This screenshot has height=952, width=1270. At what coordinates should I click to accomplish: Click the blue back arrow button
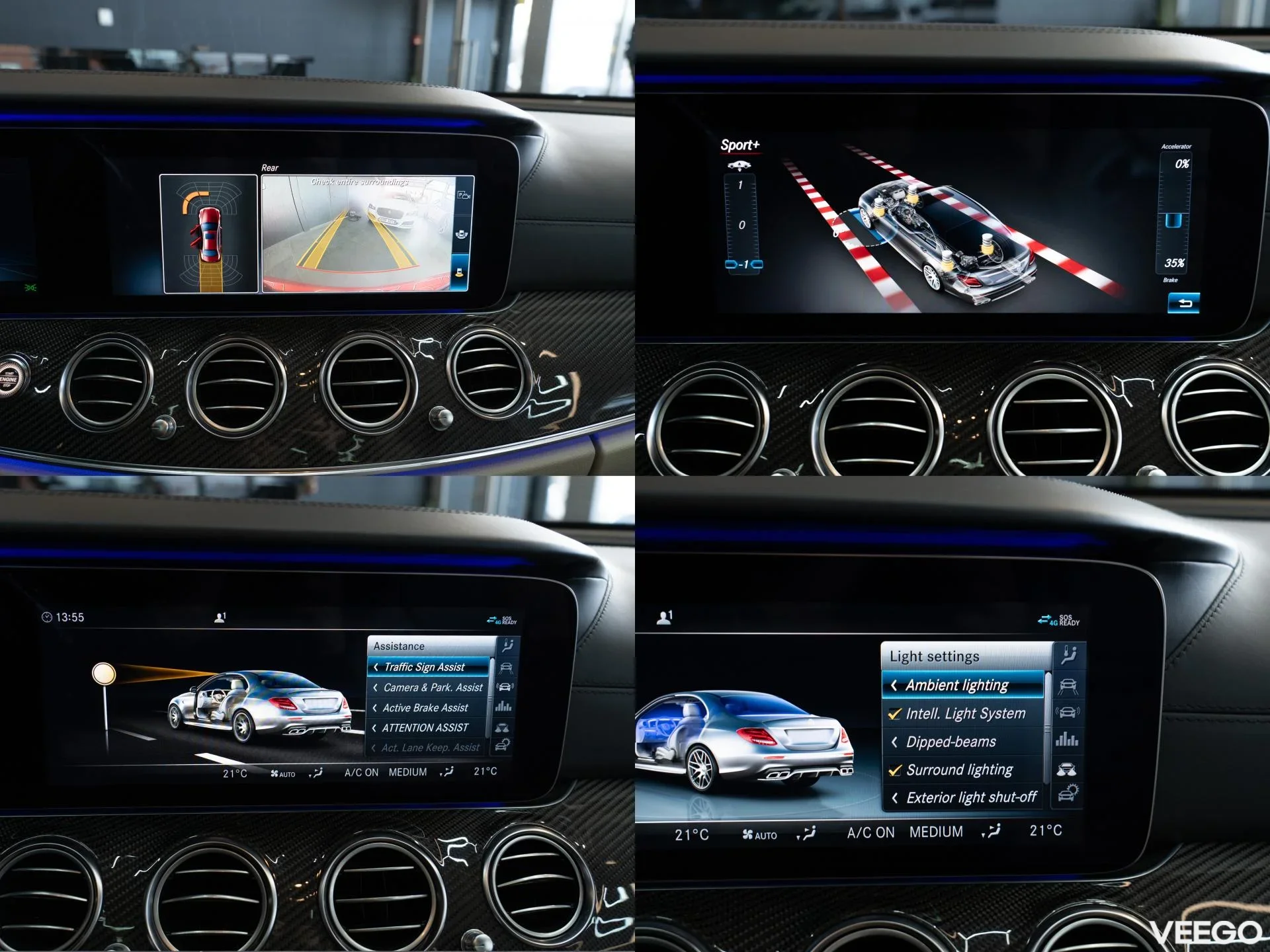(1183, 303)
